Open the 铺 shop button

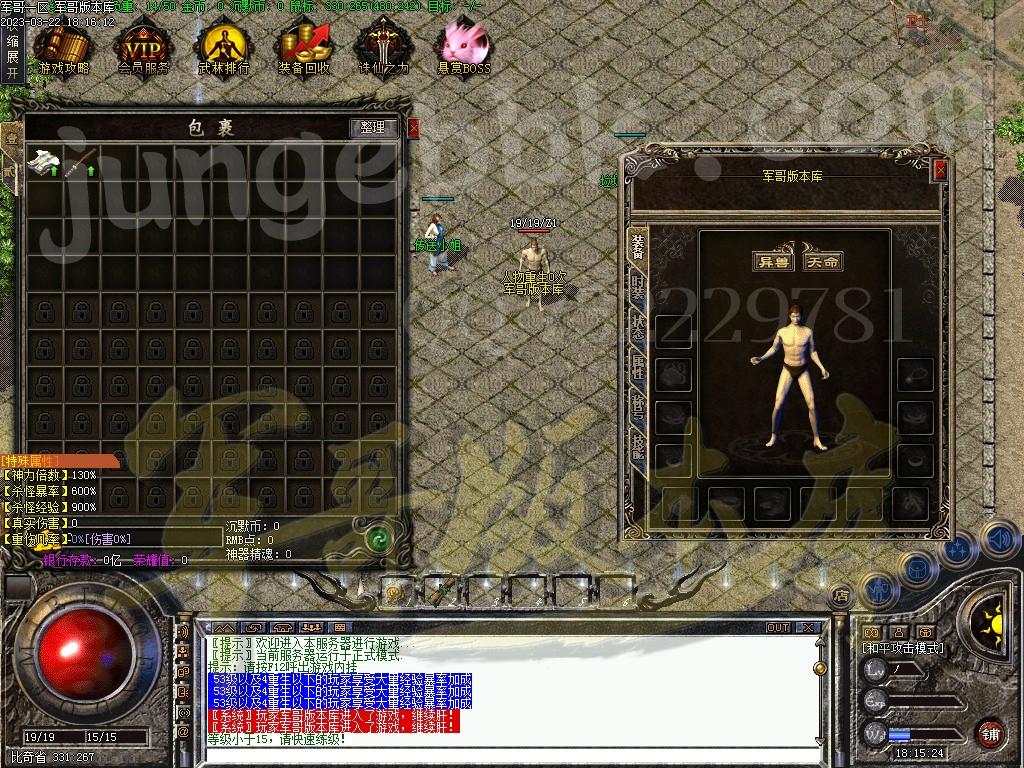[990, 734]
